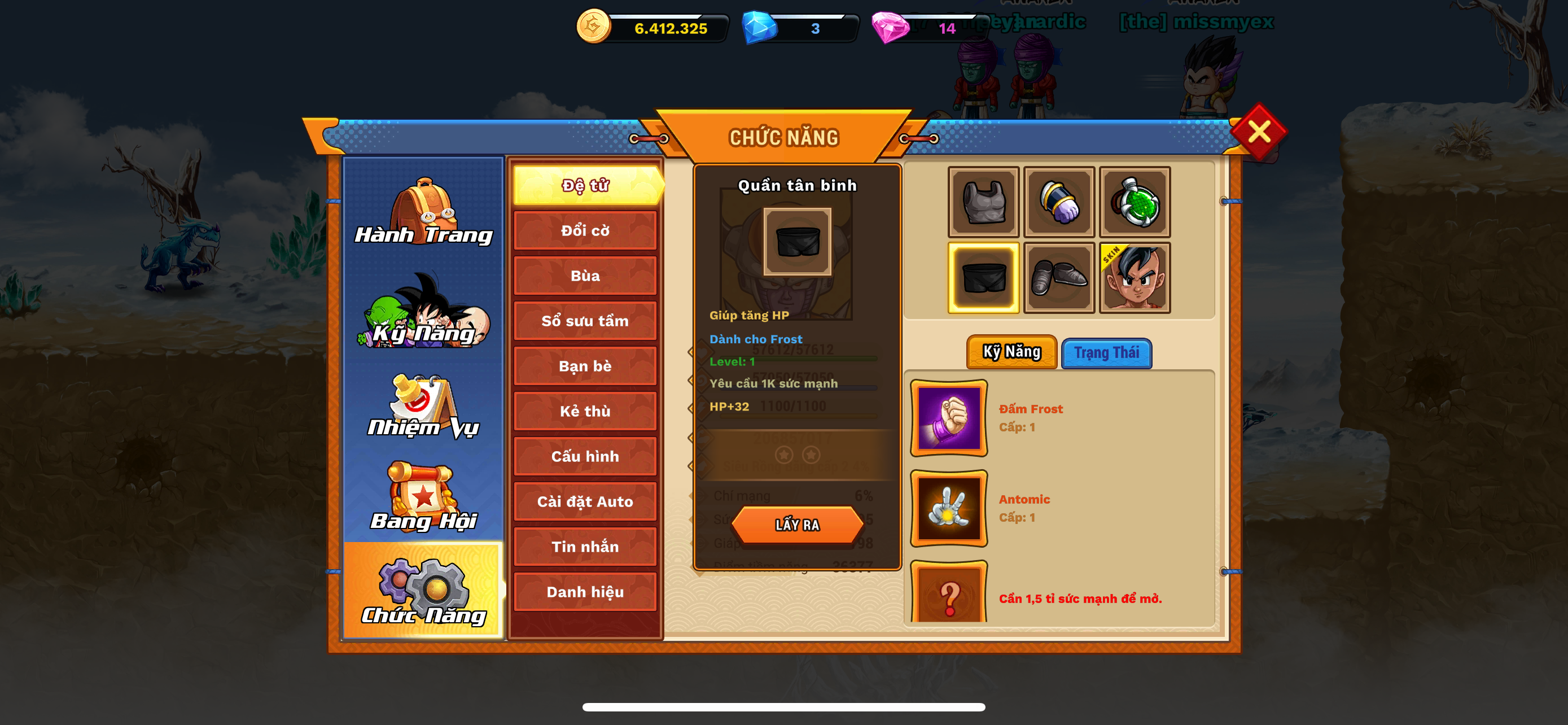Open the Hành Trang backpack section

424,212
